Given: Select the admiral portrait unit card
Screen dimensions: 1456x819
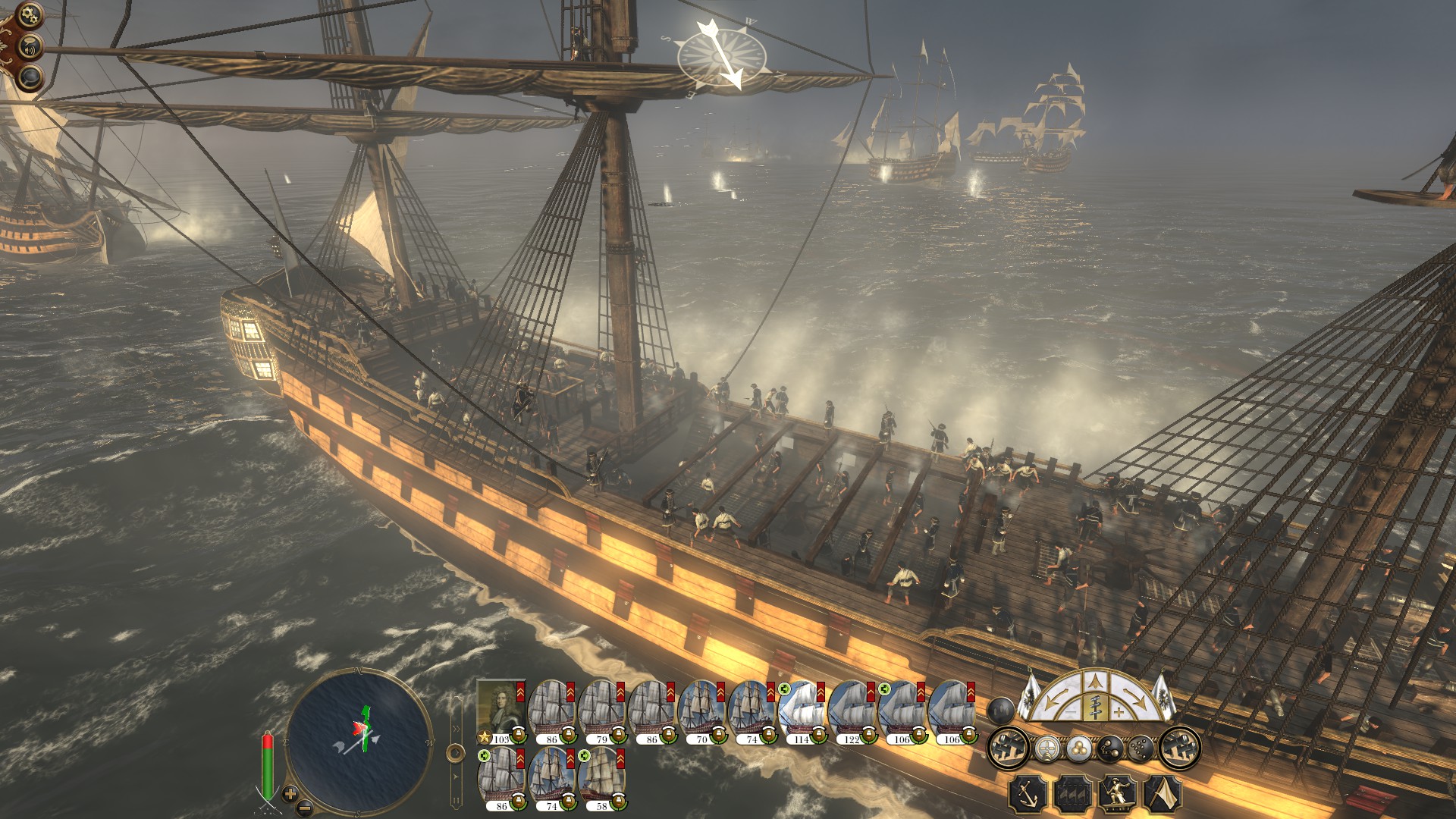Looking at the screenshot, I should (x=500, y=709).
